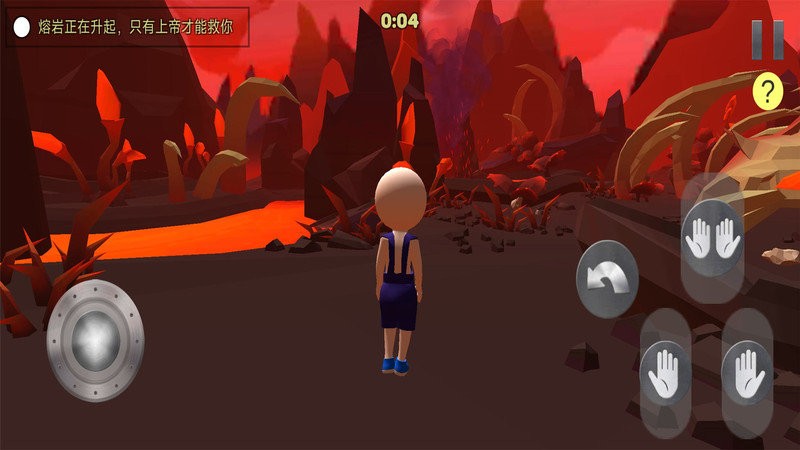
Task: Tap the metallic virtual joystick
Action: click(95, 339)
